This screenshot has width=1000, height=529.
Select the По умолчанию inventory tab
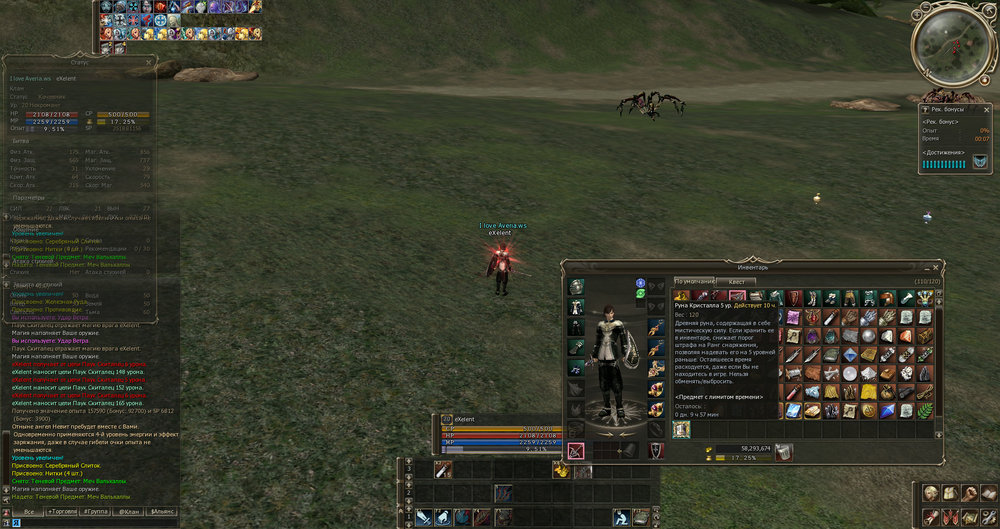695,282
